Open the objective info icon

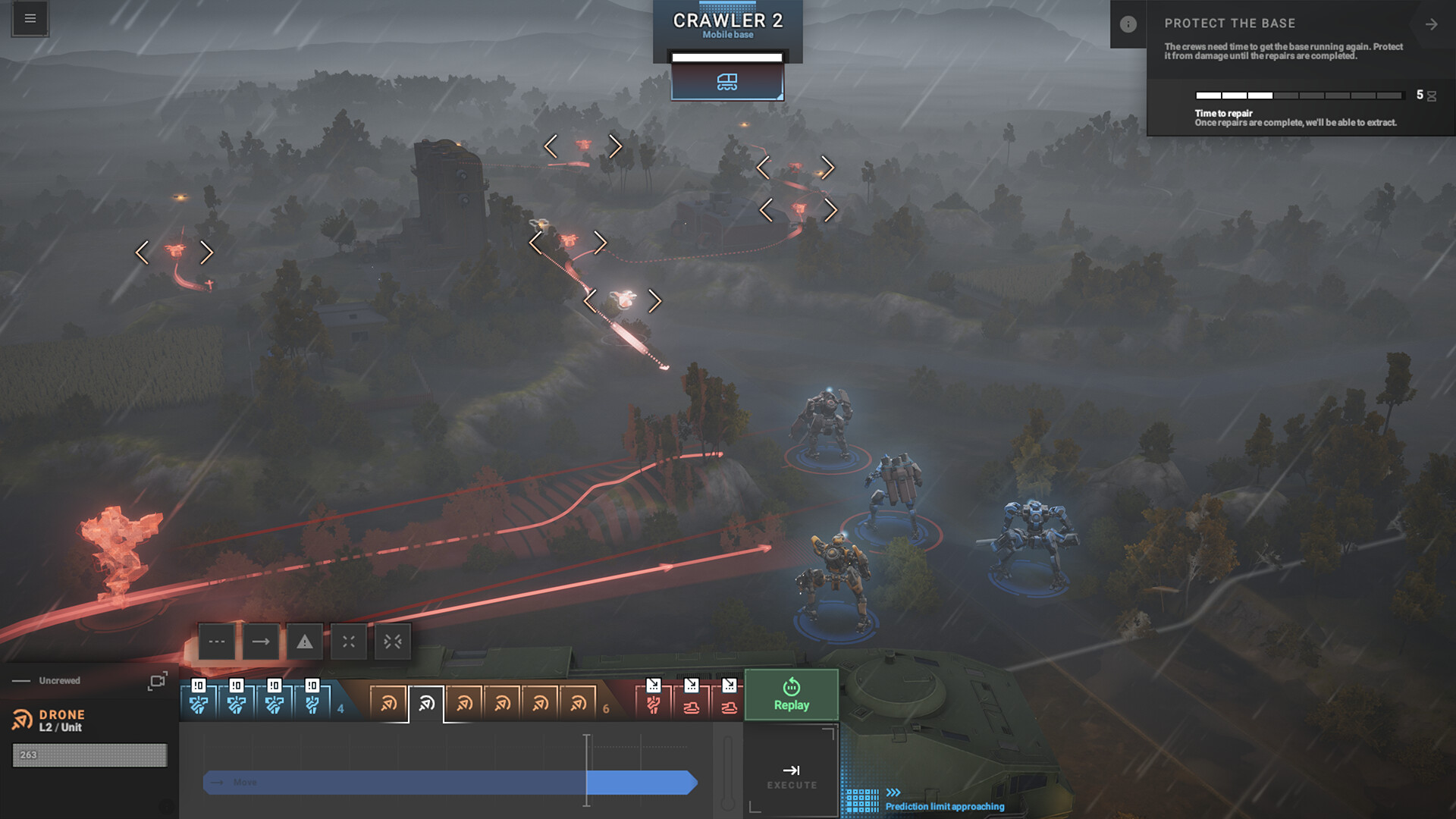click(x=1128, y=24)
